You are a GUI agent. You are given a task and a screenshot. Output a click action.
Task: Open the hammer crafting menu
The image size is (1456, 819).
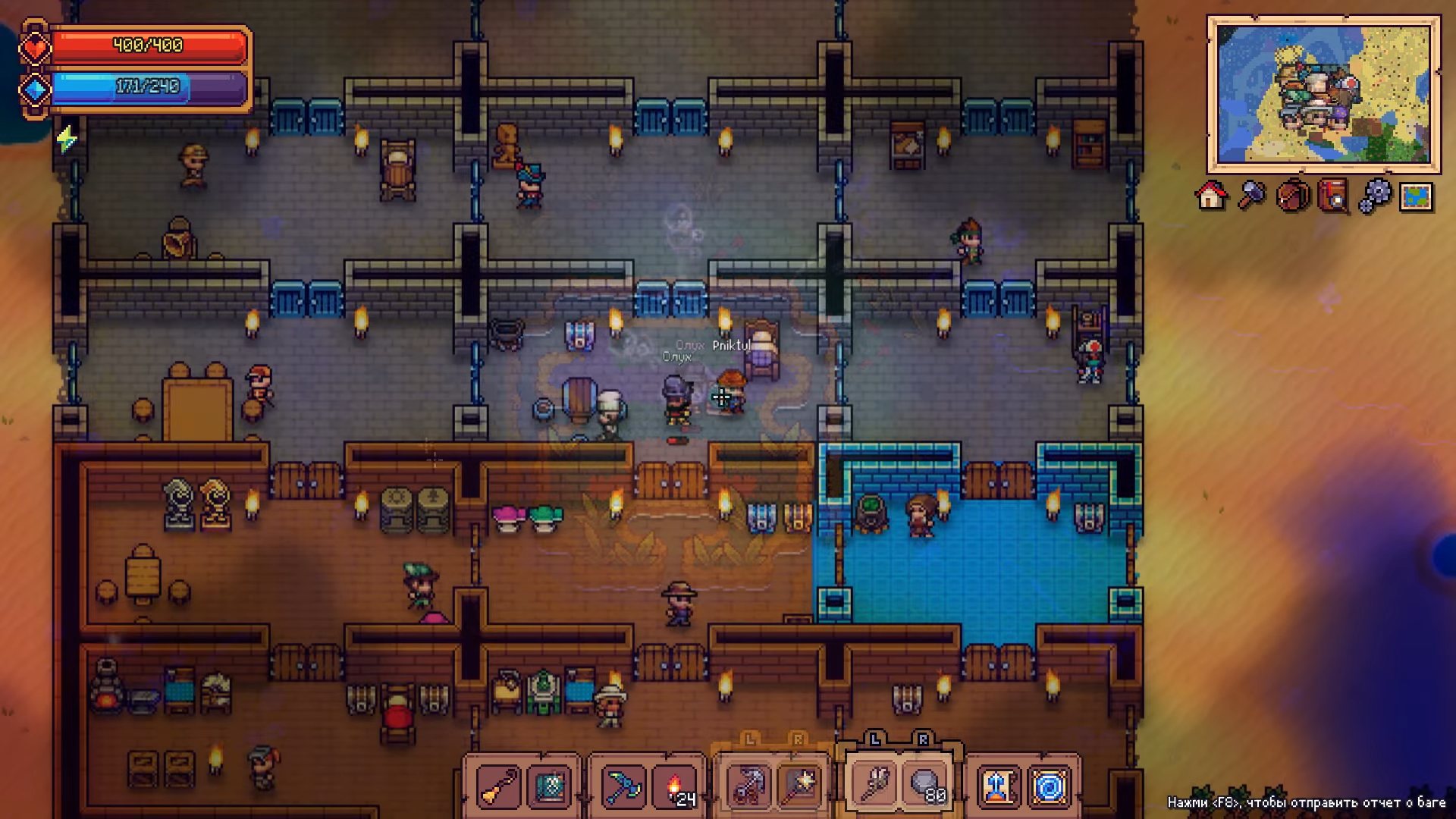tap(1252, 196)
